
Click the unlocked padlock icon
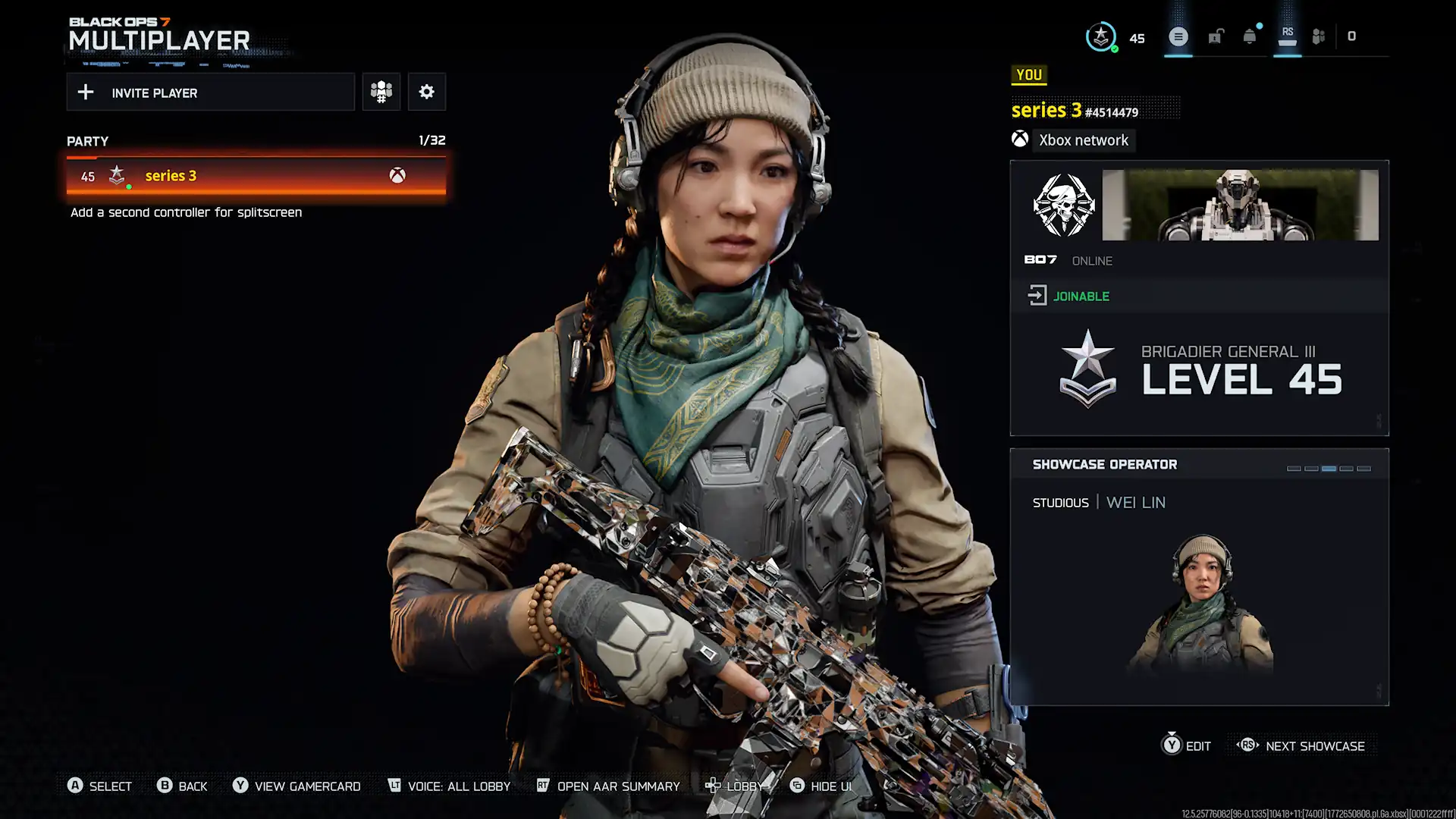[1216, 36]
